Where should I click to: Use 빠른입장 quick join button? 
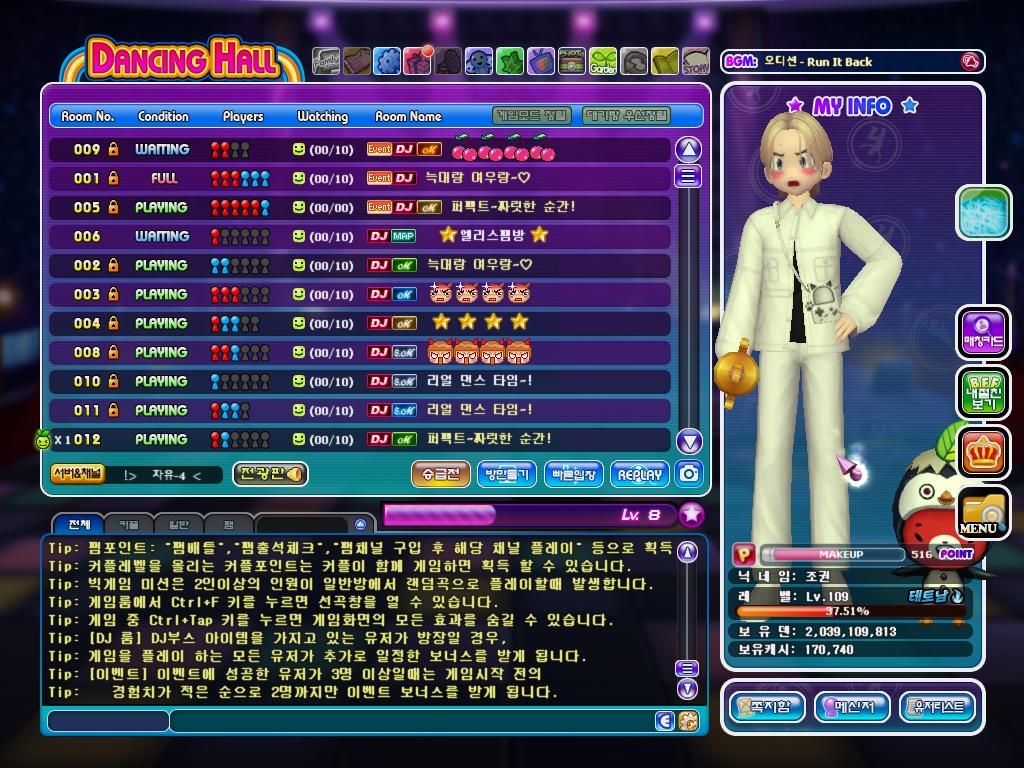tap(573, 474)
